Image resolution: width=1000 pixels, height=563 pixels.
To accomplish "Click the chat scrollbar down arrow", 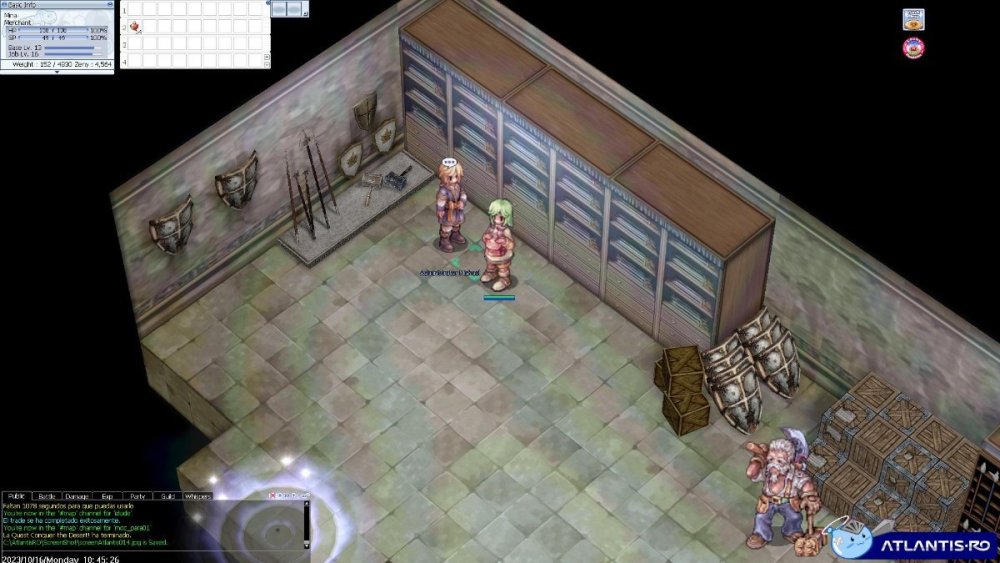I will click(306, 546).
